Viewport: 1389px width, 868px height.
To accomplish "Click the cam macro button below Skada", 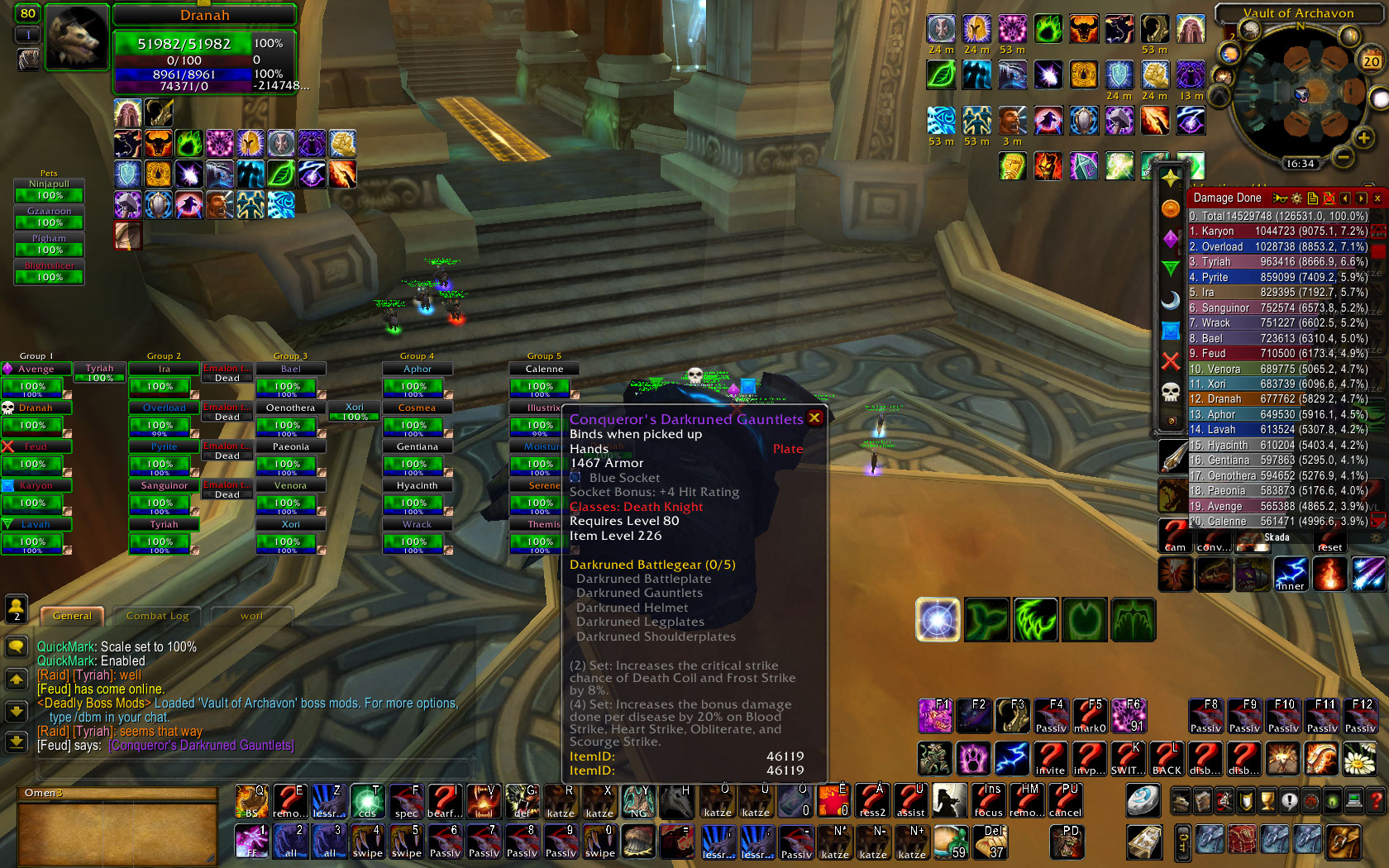I will [x=1174, y=544].
